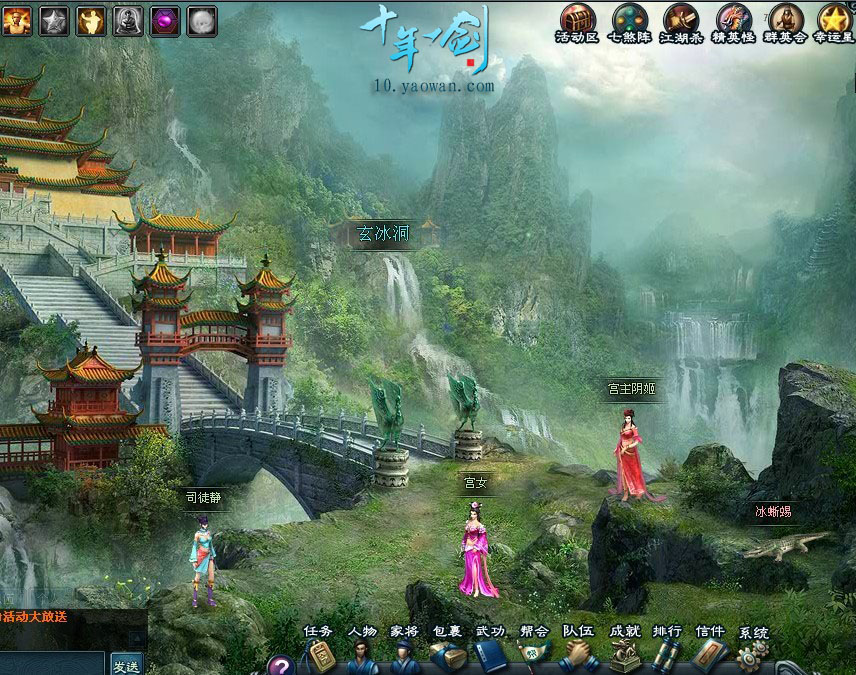
Task: Click the 幸运星 lucky star icon
Action: coord(835,18)
